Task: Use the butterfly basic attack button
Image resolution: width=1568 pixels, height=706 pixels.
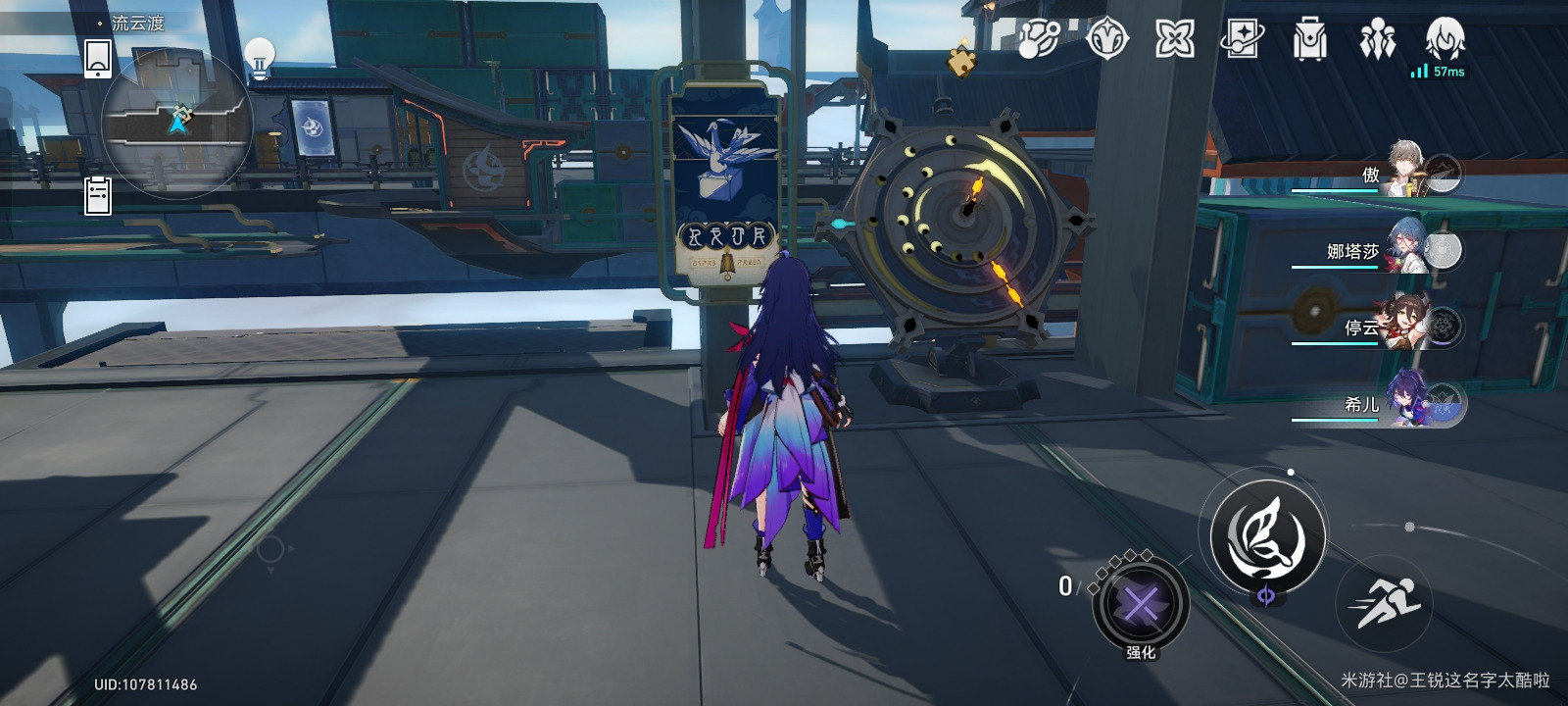Action: [x=1267, y=536]
